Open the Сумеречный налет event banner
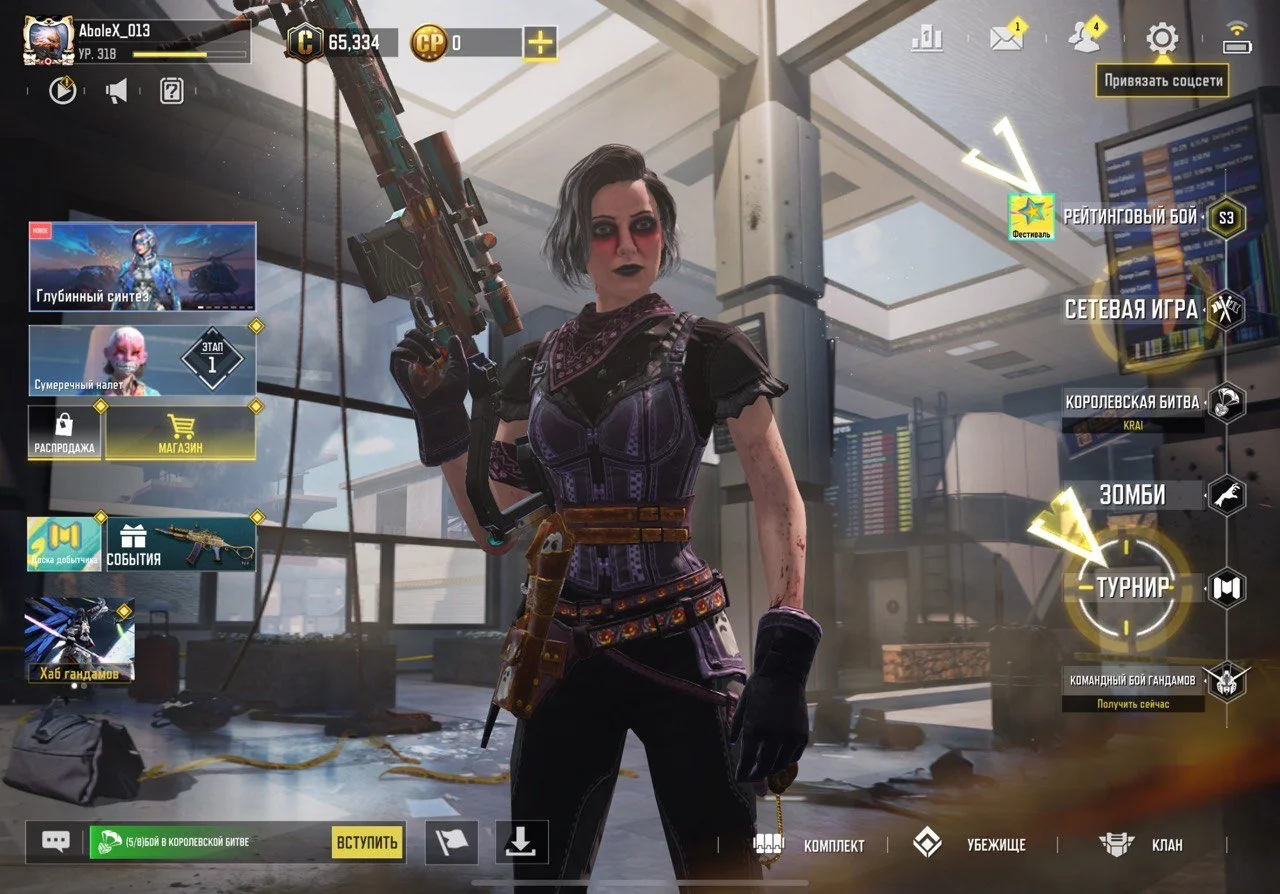This screenshot has width=1280, height=894. click(x=142, y=360)
